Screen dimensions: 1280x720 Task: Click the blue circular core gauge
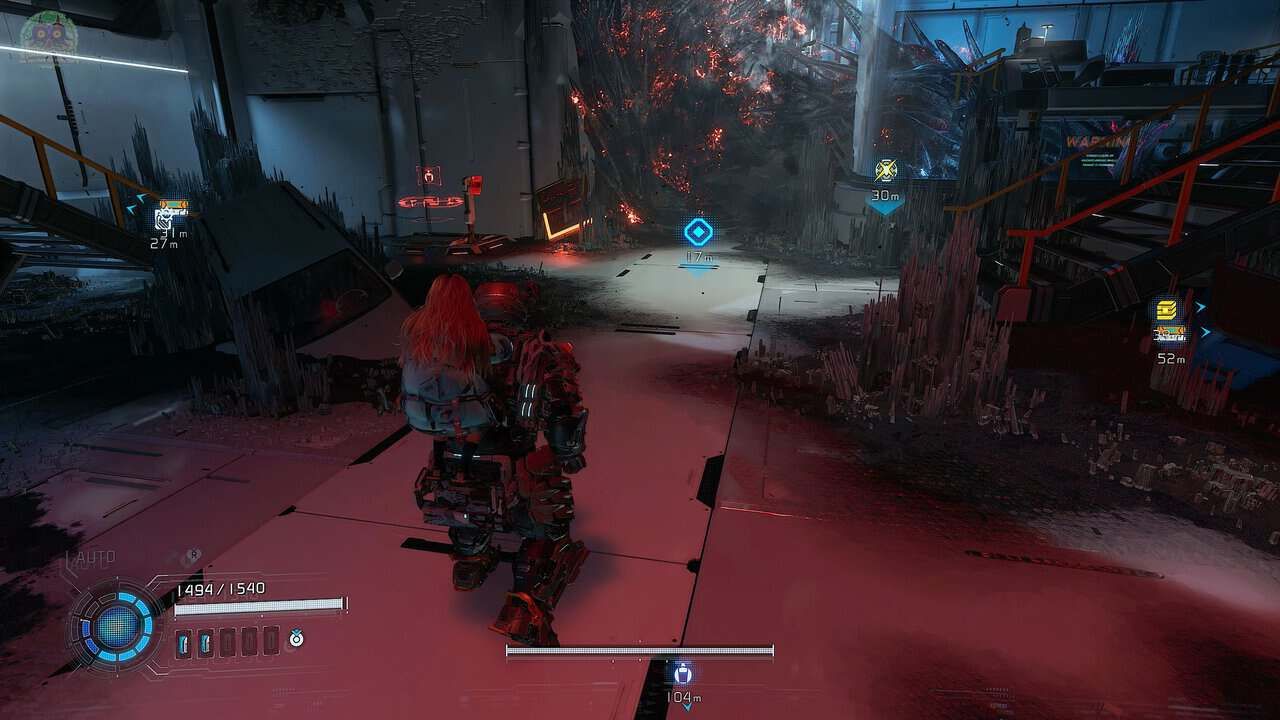click(117, 627)
